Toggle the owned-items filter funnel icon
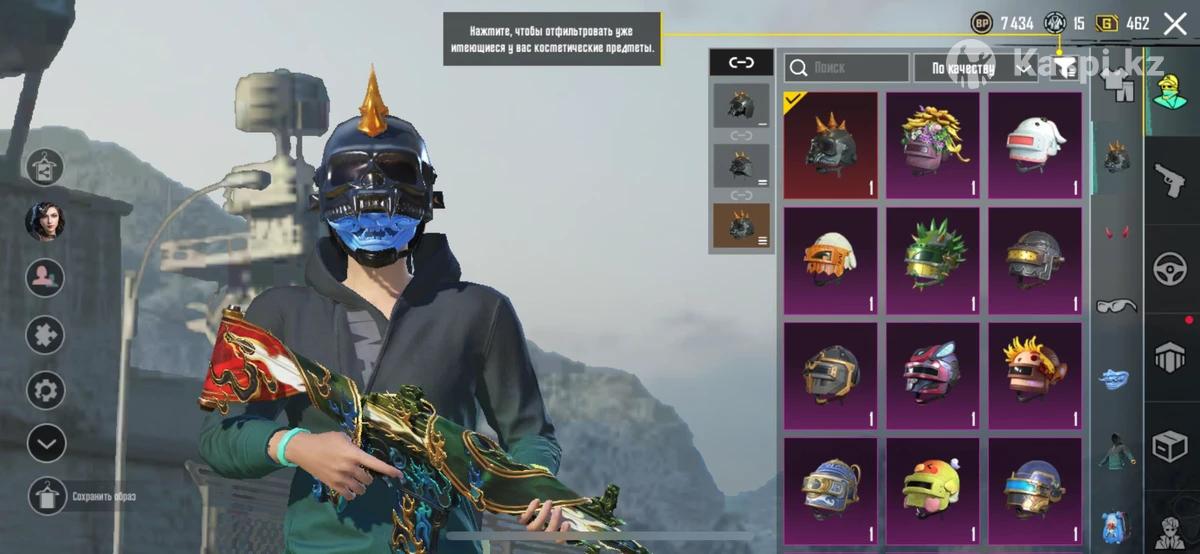This screenshot has width=1200, height=554. point(1066,68)
